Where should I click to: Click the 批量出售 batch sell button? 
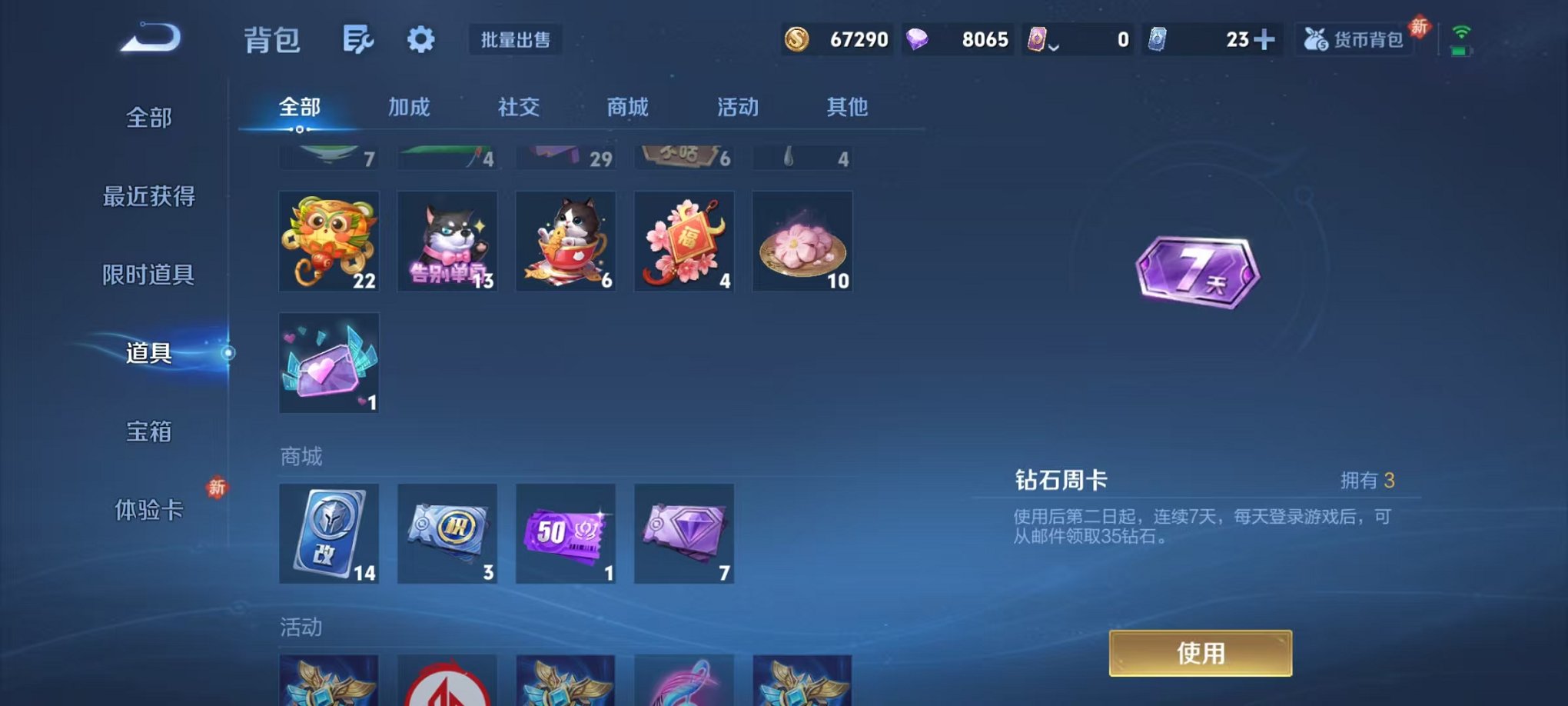pos(516,40)
